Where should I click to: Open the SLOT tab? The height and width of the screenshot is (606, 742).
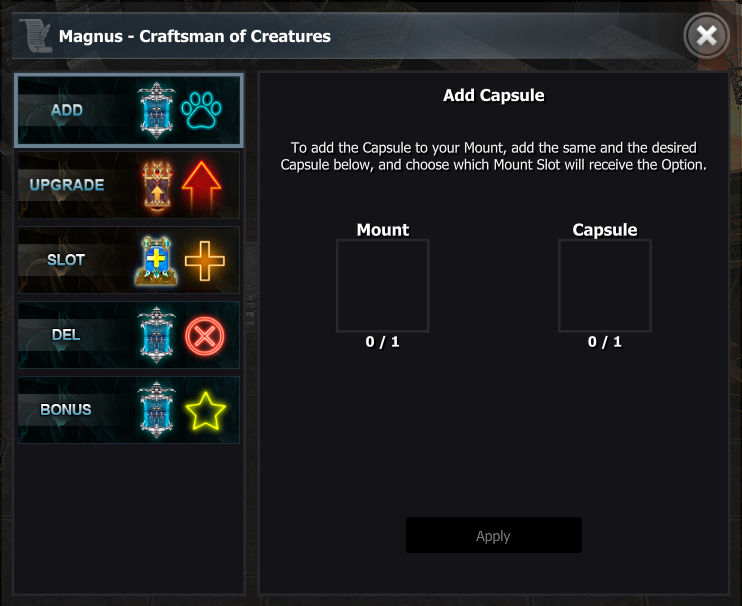[x=128, y=260]
